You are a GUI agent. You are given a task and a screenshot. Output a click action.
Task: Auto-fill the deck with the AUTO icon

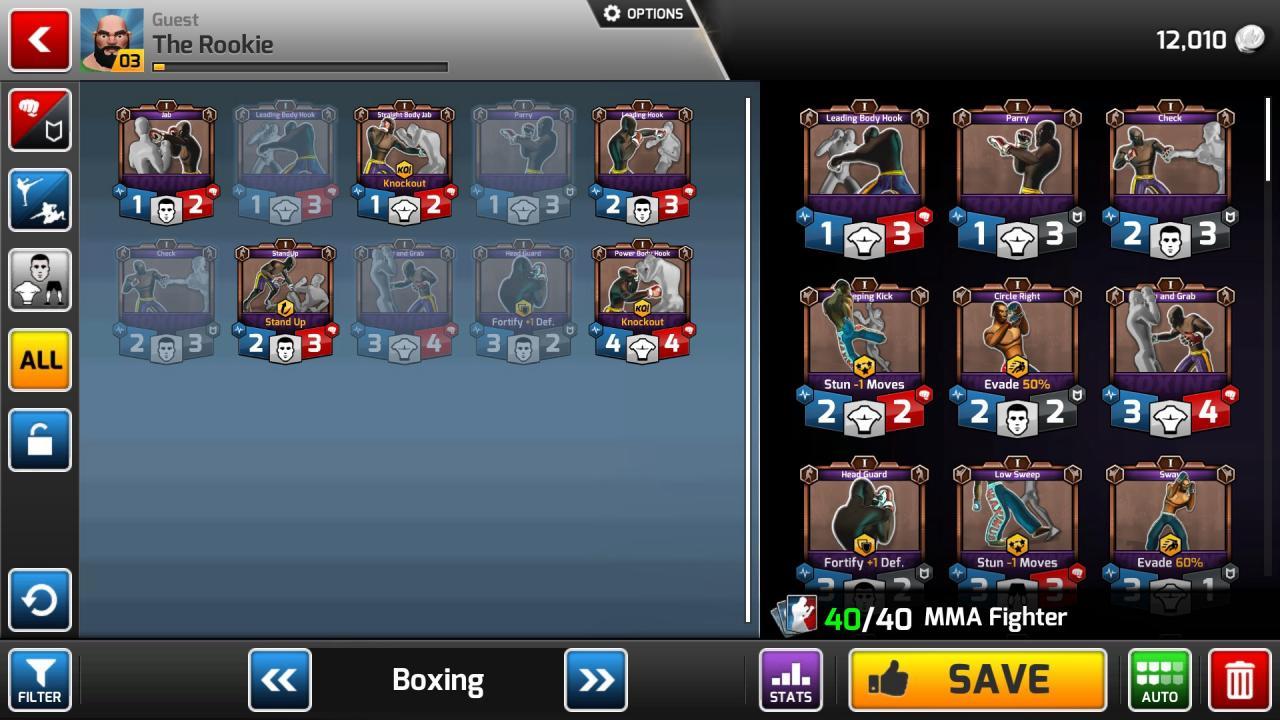[x=1159, y=679]
